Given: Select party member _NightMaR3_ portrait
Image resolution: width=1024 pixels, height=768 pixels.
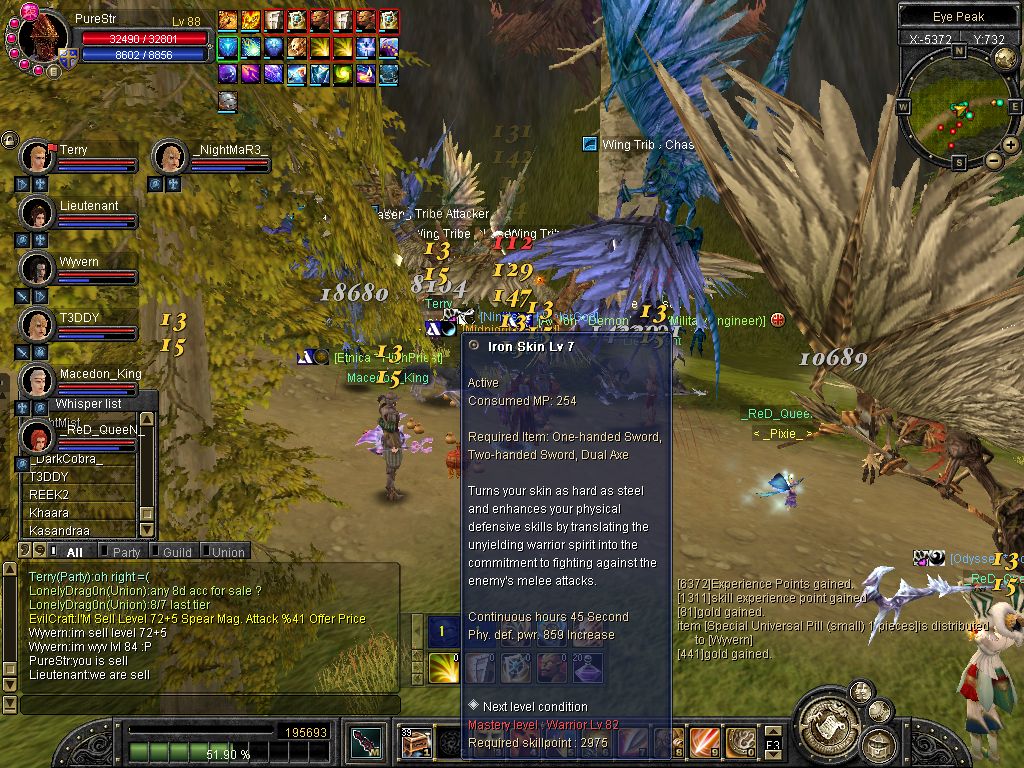Looking at the screenshot, I should (x=170, y=157).
